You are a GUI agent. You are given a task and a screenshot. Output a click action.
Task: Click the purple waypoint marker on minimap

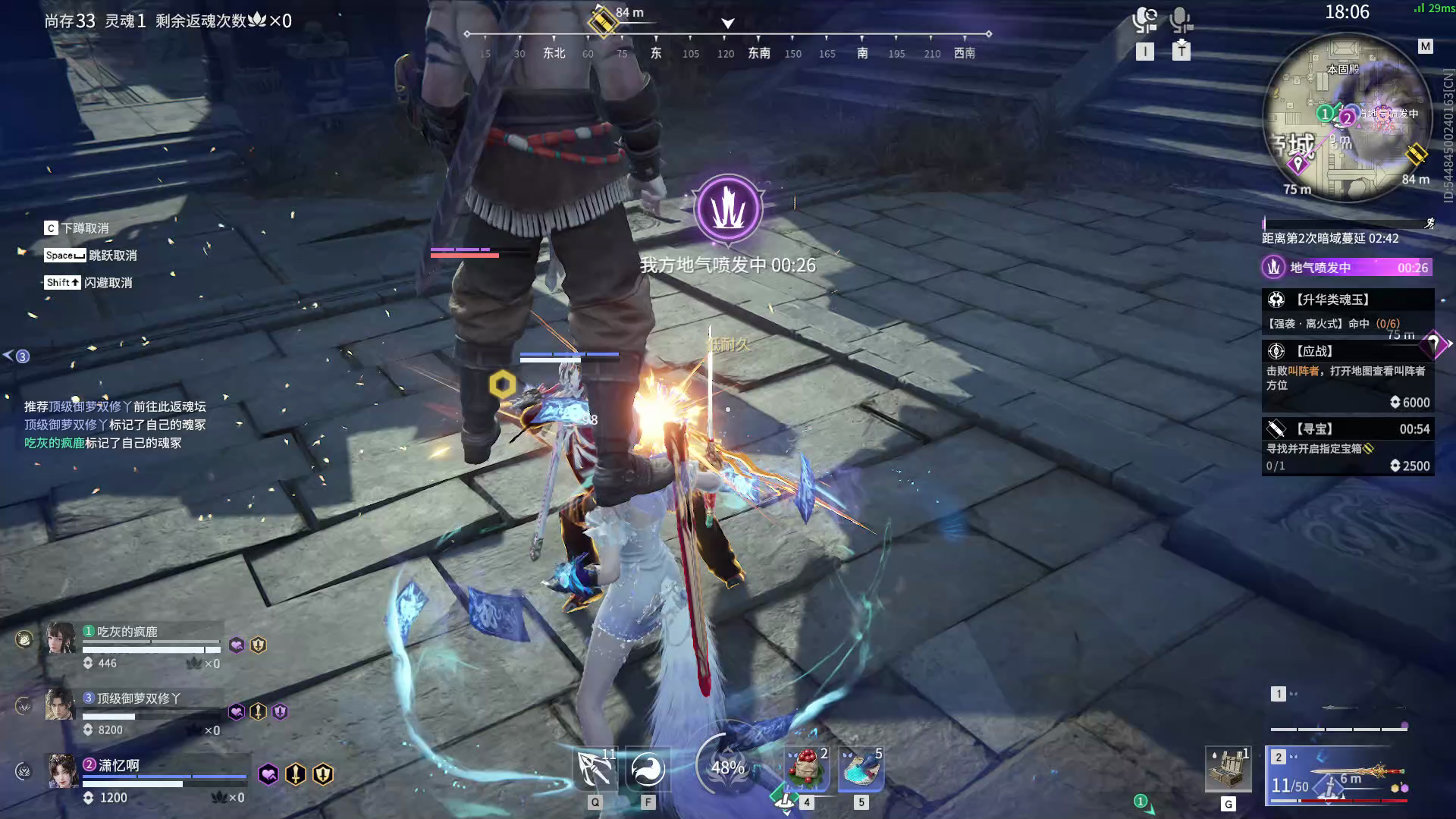(1298, 164)
